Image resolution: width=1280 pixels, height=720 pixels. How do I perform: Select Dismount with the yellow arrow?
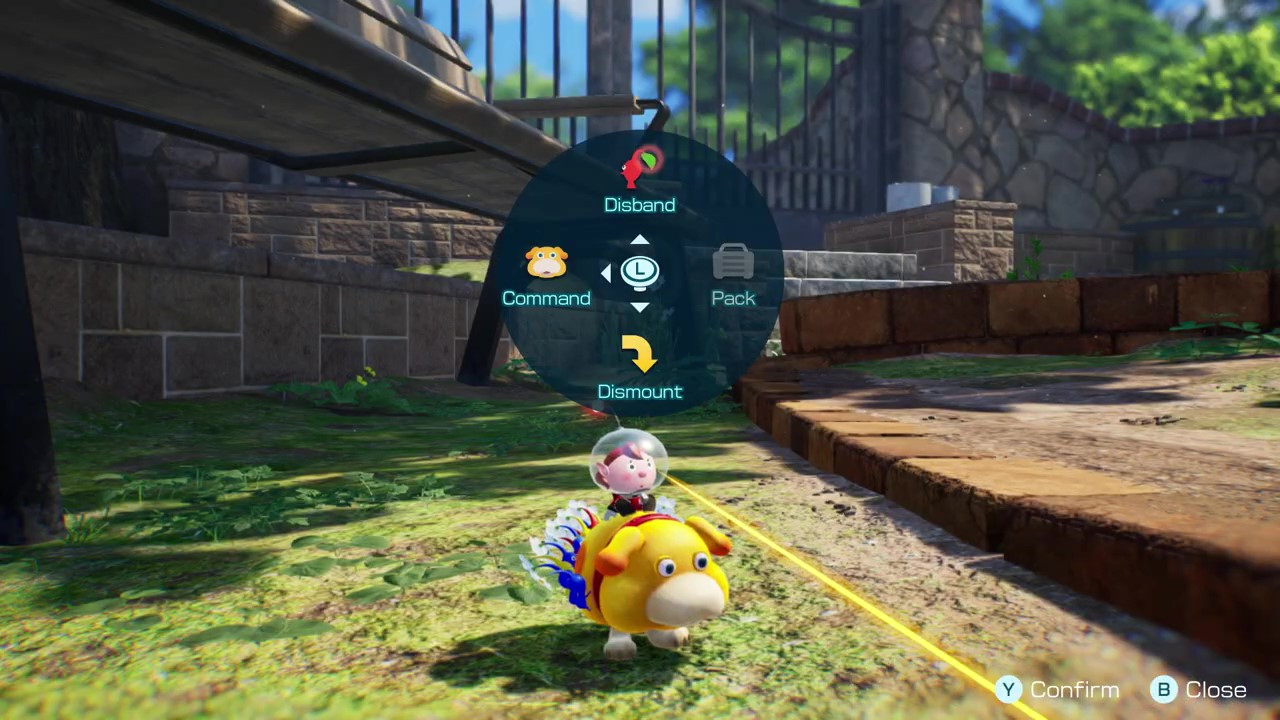point(640,367)
